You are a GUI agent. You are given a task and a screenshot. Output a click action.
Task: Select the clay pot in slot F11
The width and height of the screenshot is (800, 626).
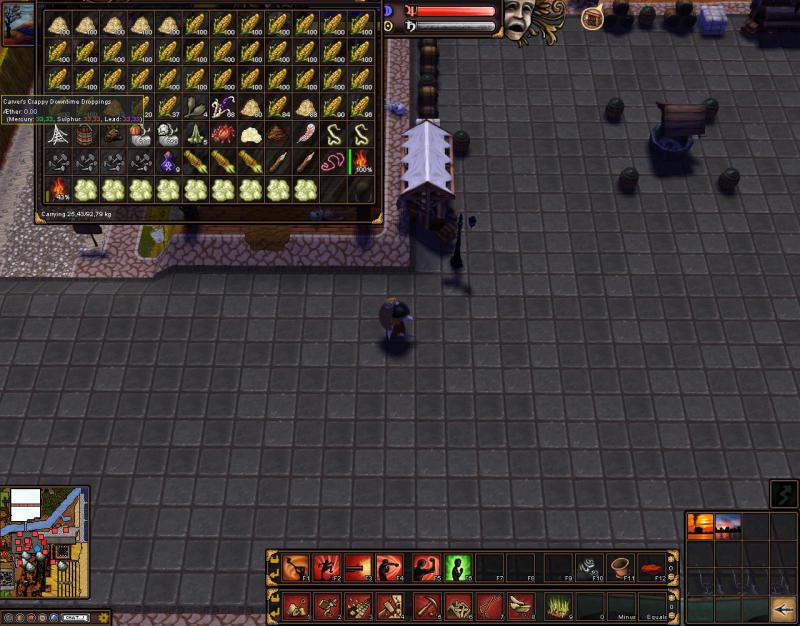[620, 568]
